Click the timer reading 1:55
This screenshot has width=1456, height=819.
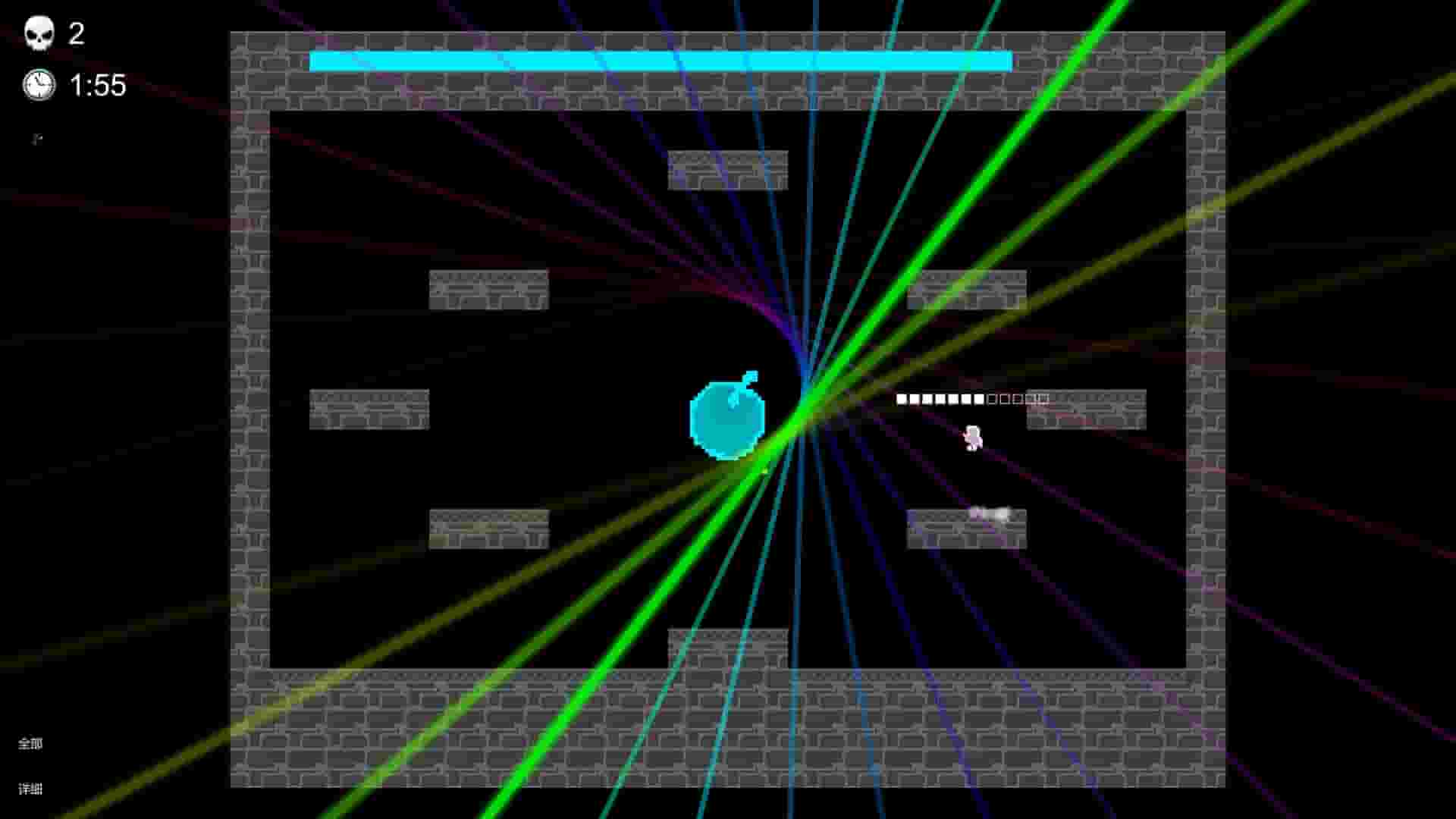[x=97, y=86]
